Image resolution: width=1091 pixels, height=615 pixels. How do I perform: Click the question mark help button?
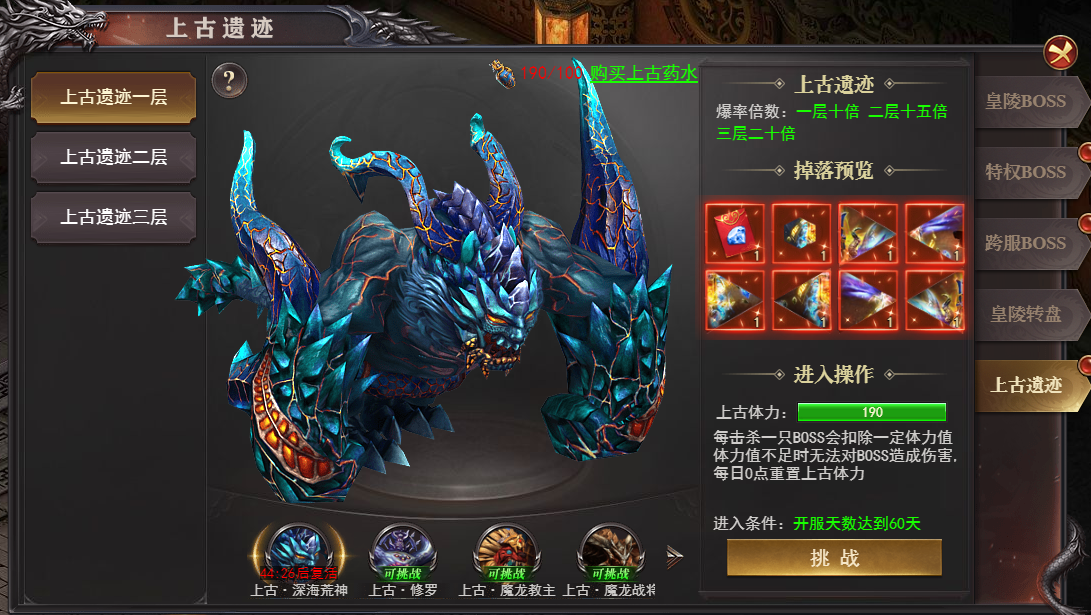pos(230,80)
